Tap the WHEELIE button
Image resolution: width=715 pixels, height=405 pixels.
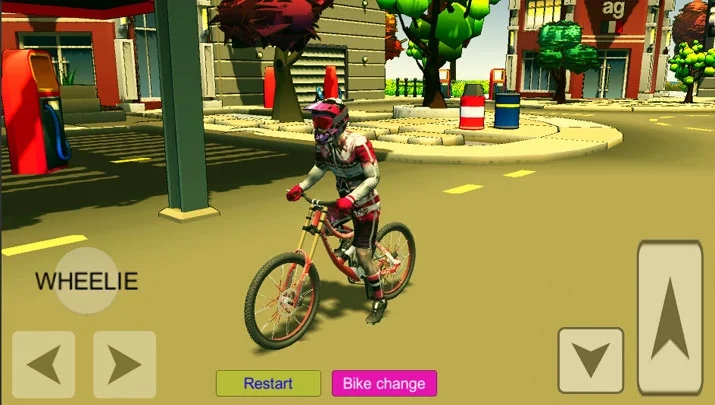[x=86, y=281]
